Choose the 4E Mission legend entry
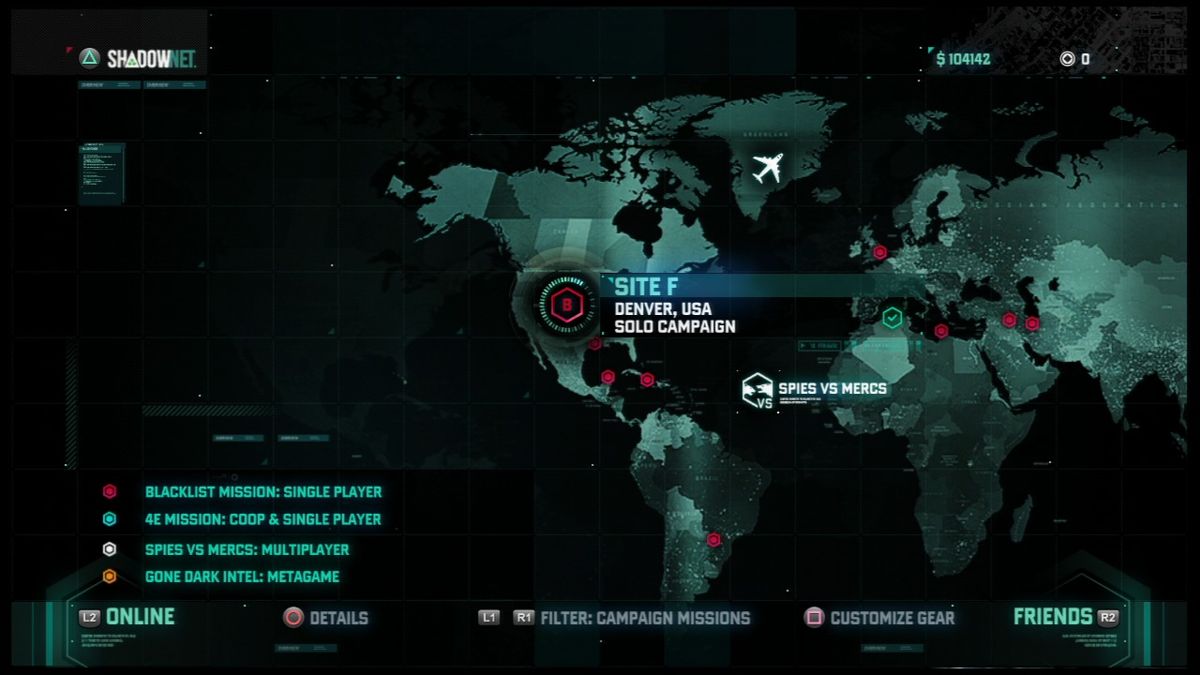 (x=262, y=520)
